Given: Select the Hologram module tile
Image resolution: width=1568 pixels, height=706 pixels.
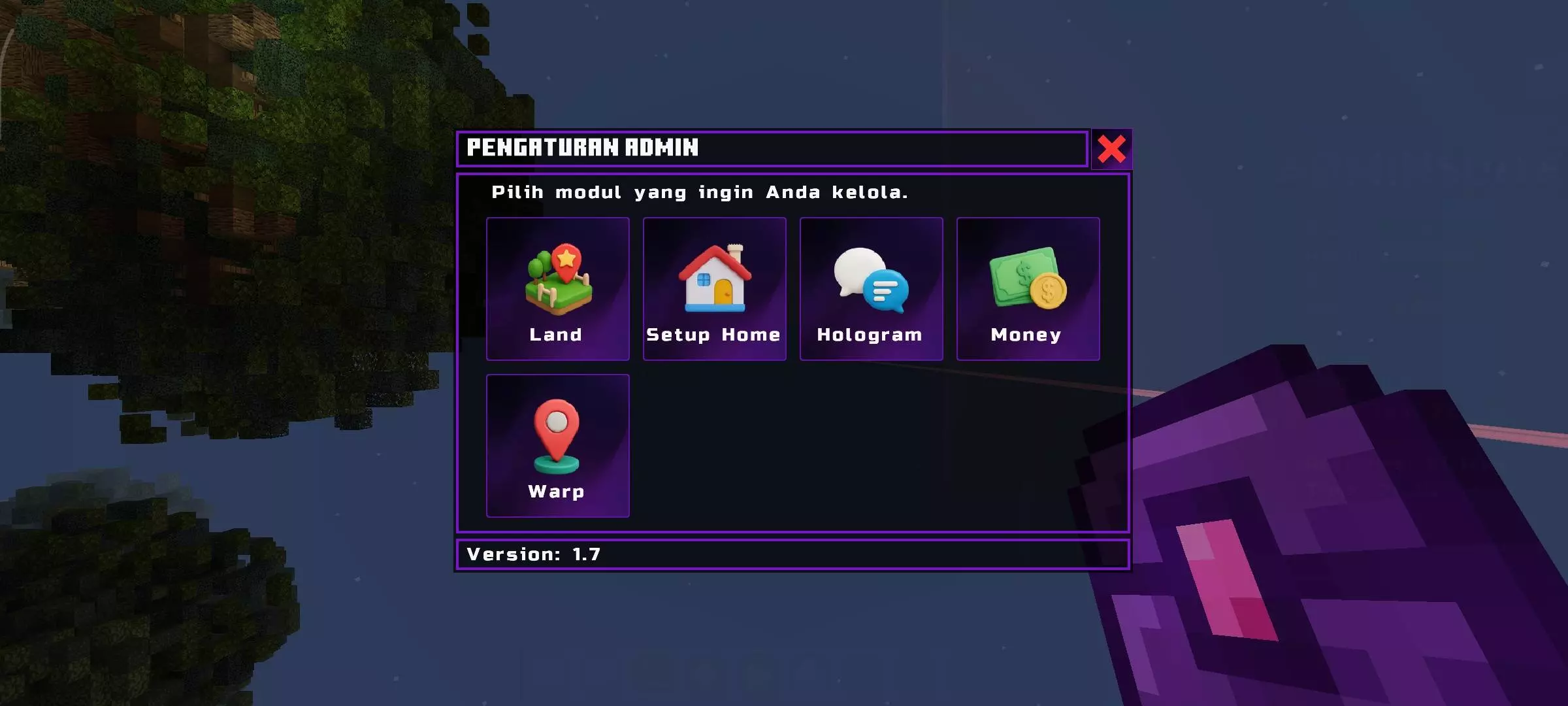Looking at the screenshot, I should point(871,289).
